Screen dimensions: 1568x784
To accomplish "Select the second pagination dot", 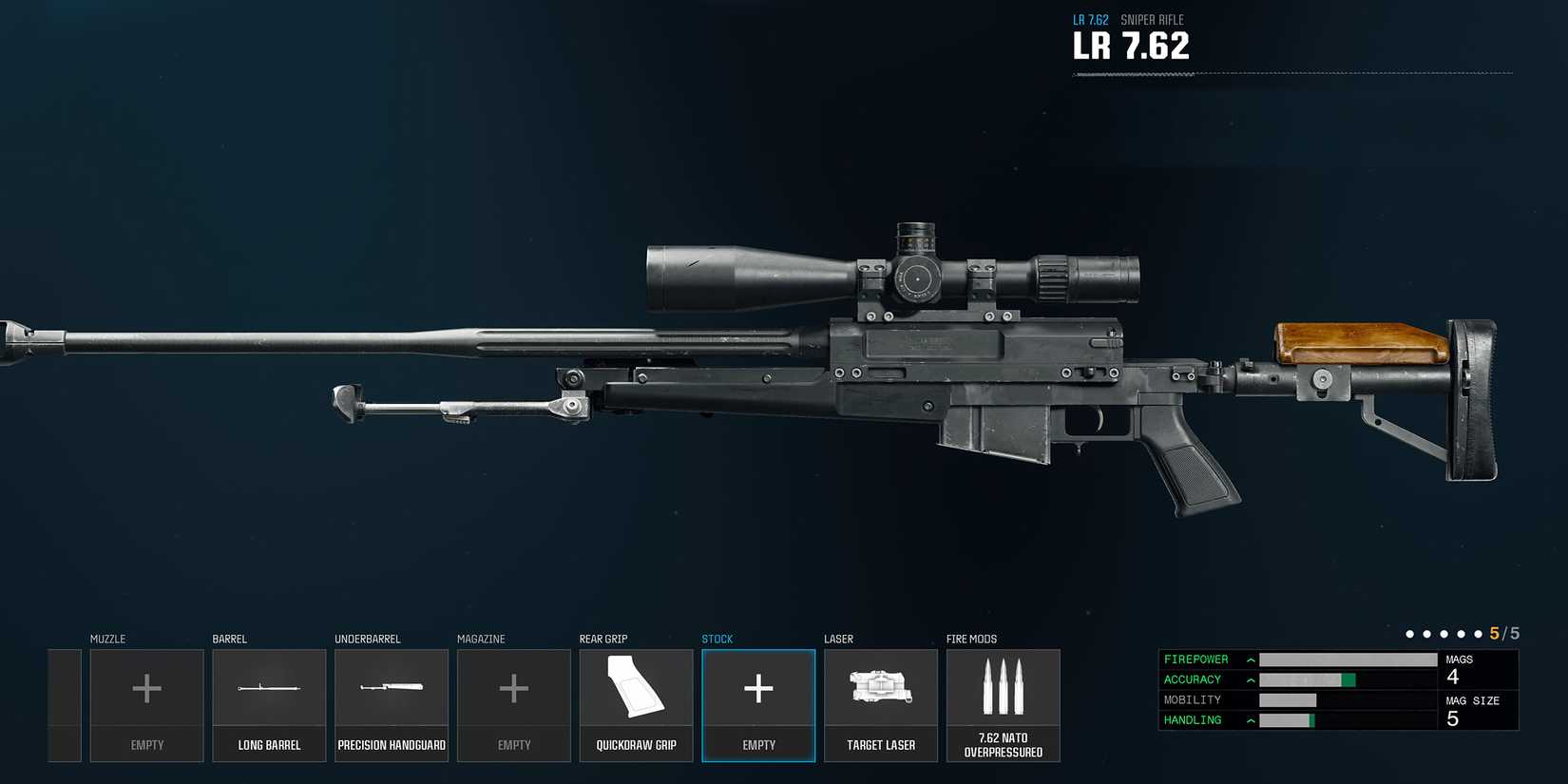I will click(x=1427, y=632).
